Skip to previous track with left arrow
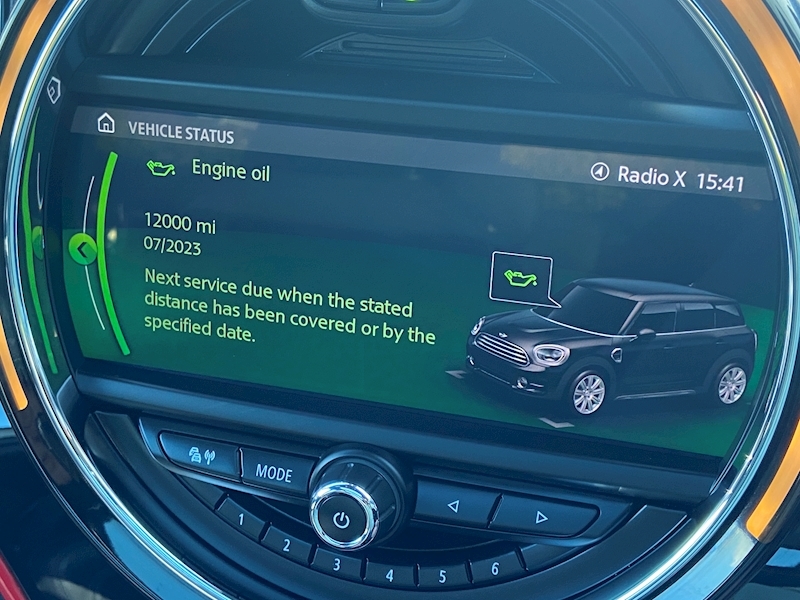 tap(453, 505)
